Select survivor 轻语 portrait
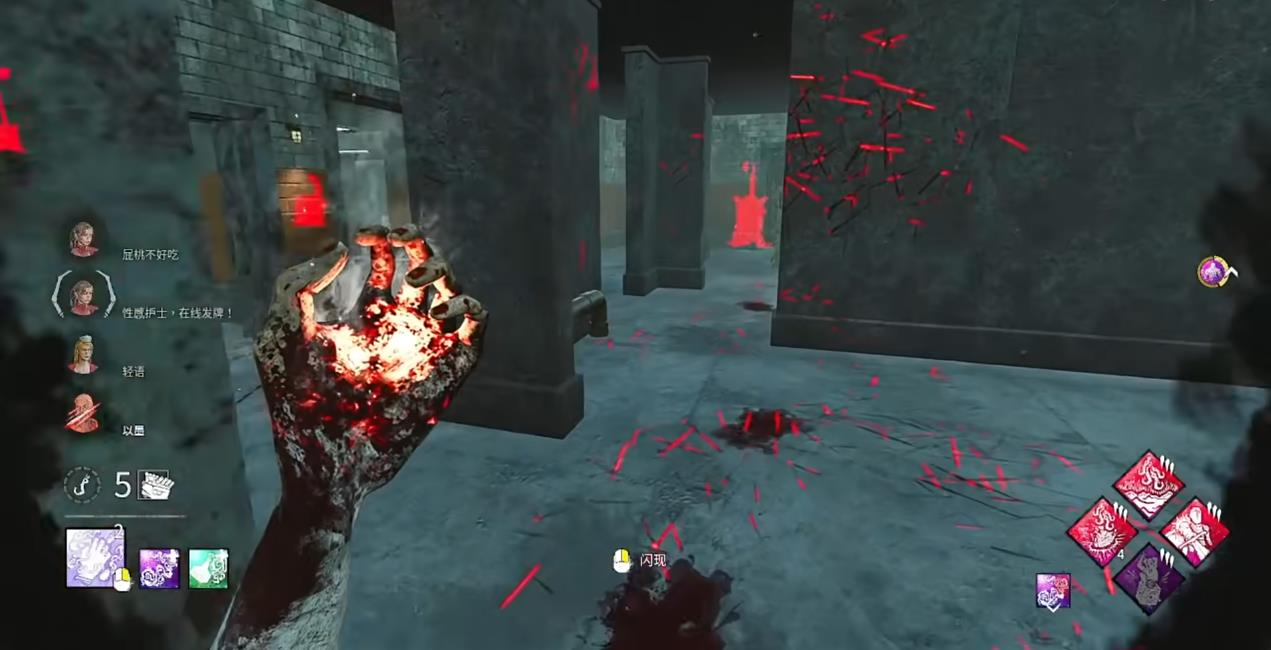This screenshot has width=1271, height=650. pos(83,354)
